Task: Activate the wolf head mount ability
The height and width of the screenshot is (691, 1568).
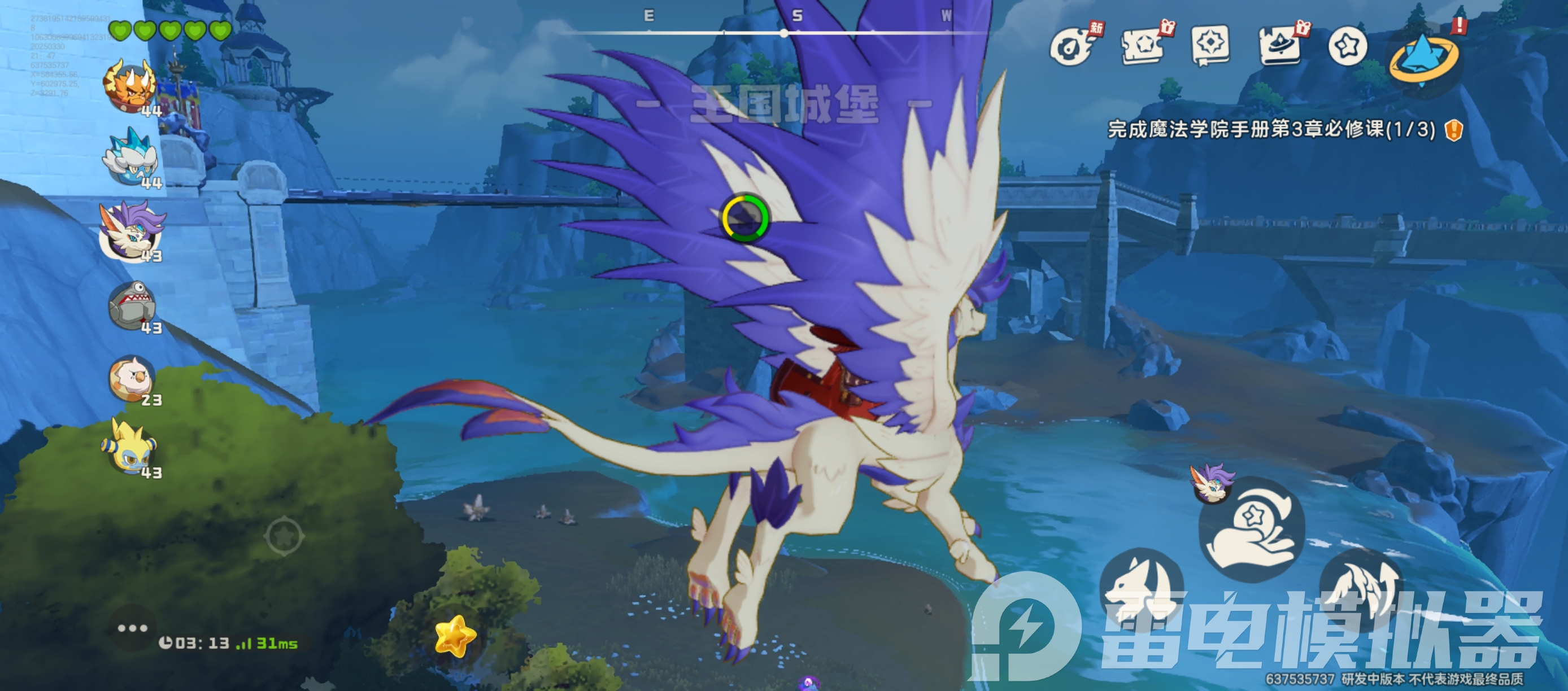Action: click(1142, 587)
